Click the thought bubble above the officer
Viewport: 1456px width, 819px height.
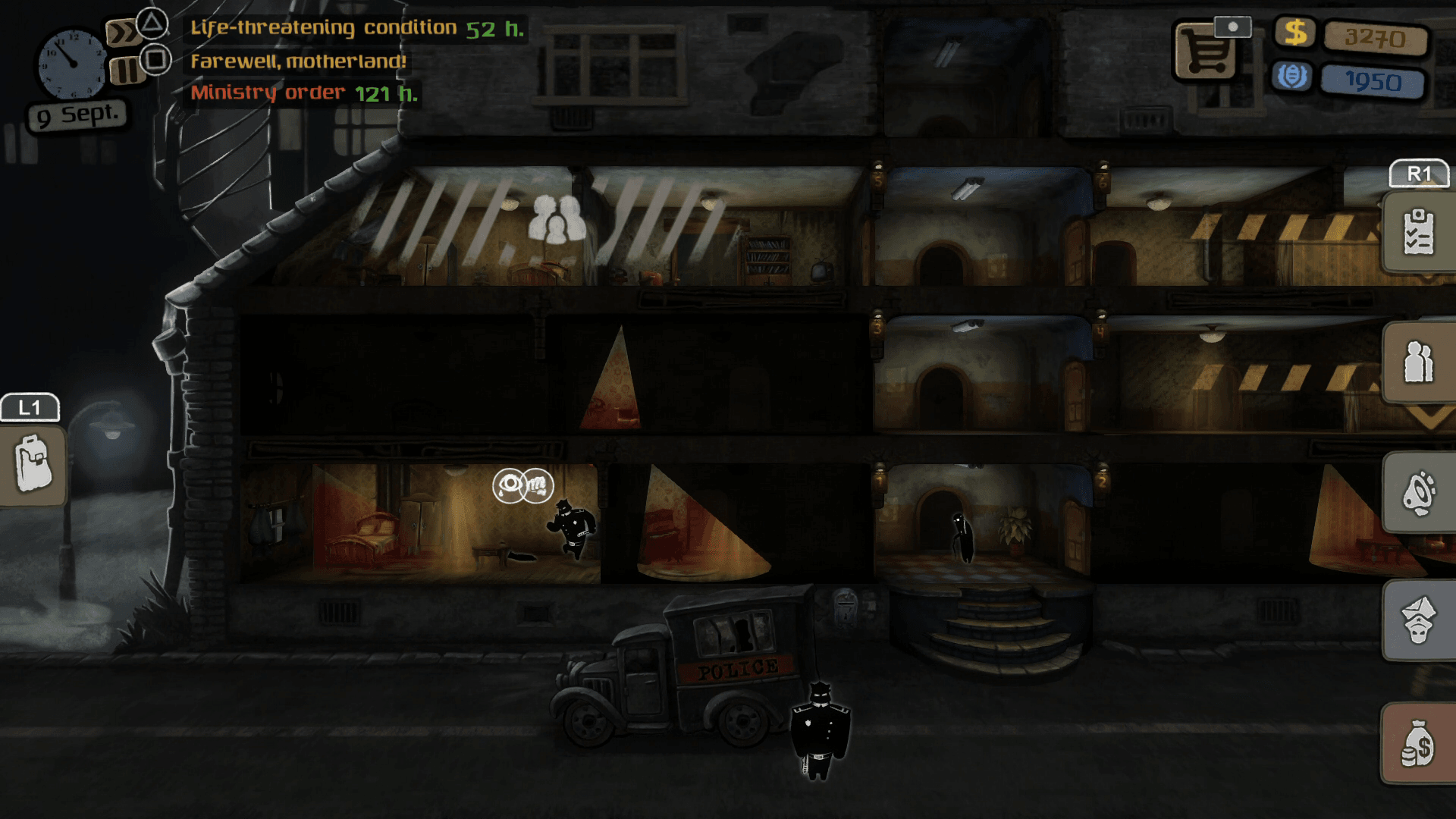tap(522, 485)
